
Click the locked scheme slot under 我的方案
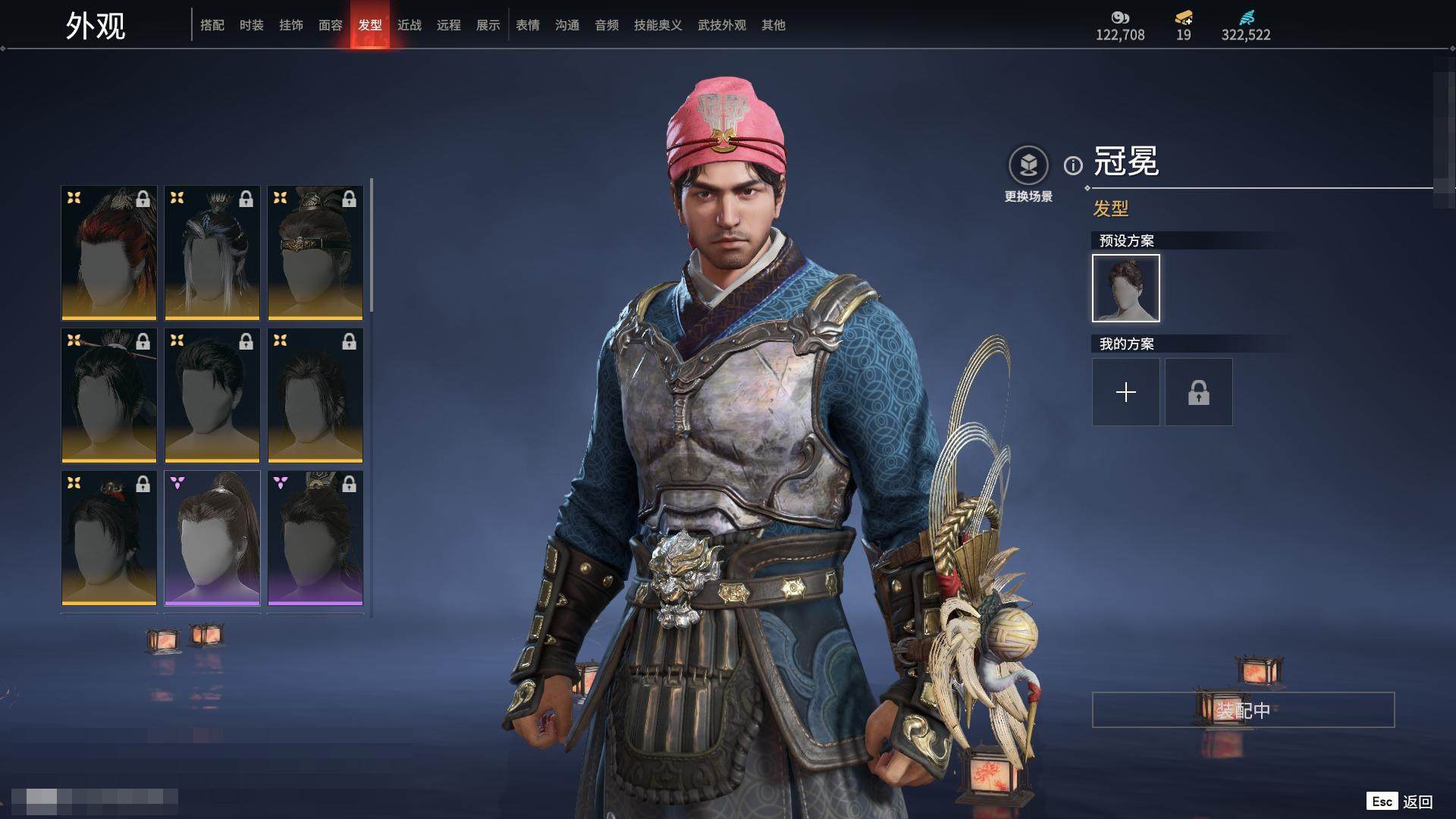coord(1199,392)
